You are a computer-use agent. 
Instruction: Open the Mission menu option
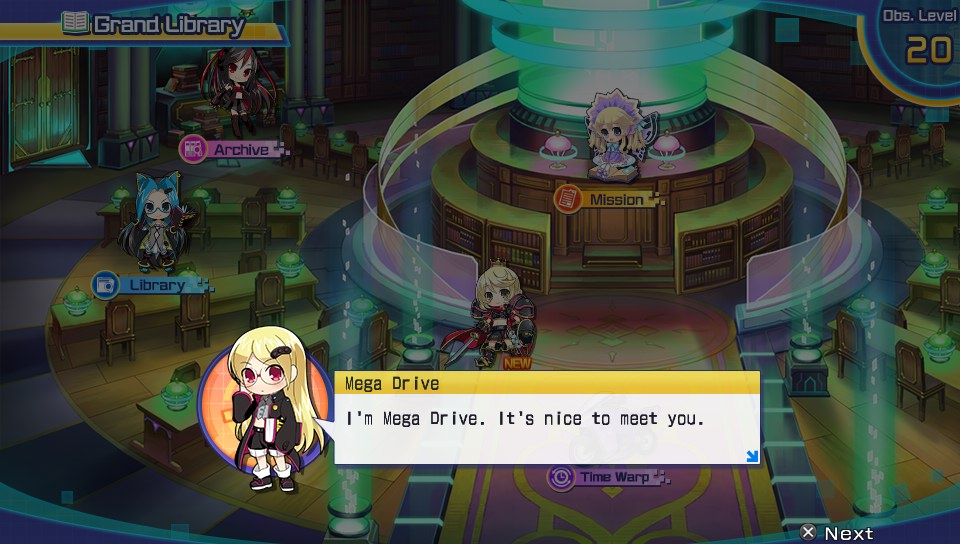tap(607, 199)
